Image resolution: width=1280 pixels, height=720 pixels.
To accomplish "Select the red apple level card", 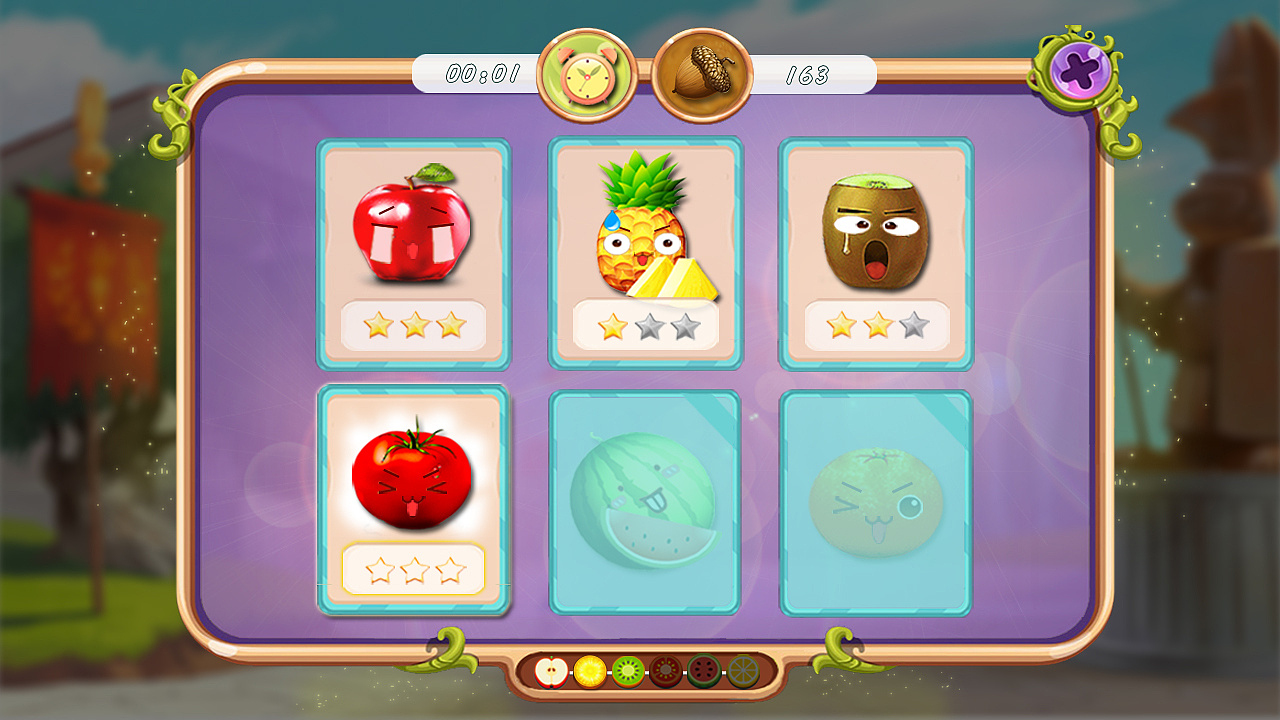I will coord(413,254).
